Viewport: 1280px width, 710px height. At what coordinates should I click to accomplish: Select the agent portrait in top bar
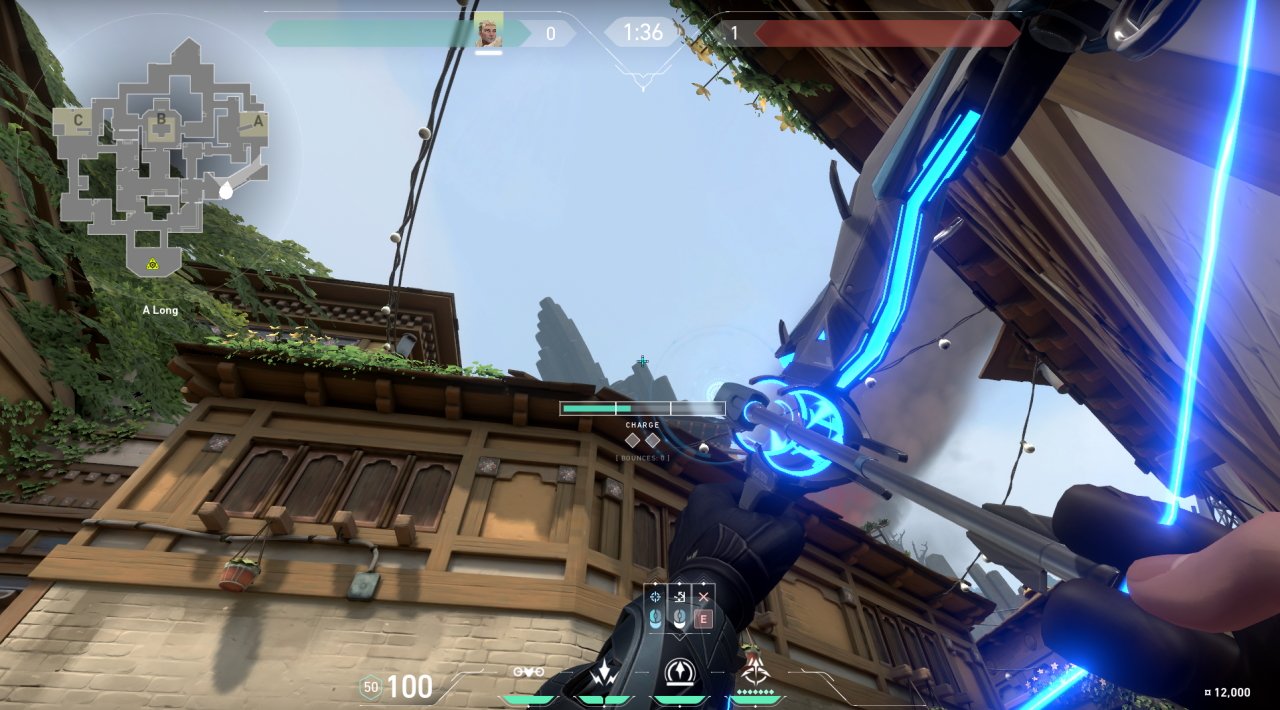point(489,31)
